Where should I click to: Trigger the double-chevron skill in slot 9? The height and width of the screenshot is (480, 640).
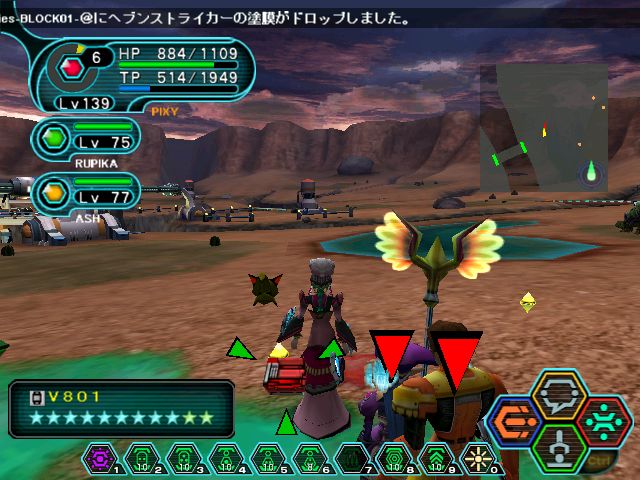pos(437,459)
